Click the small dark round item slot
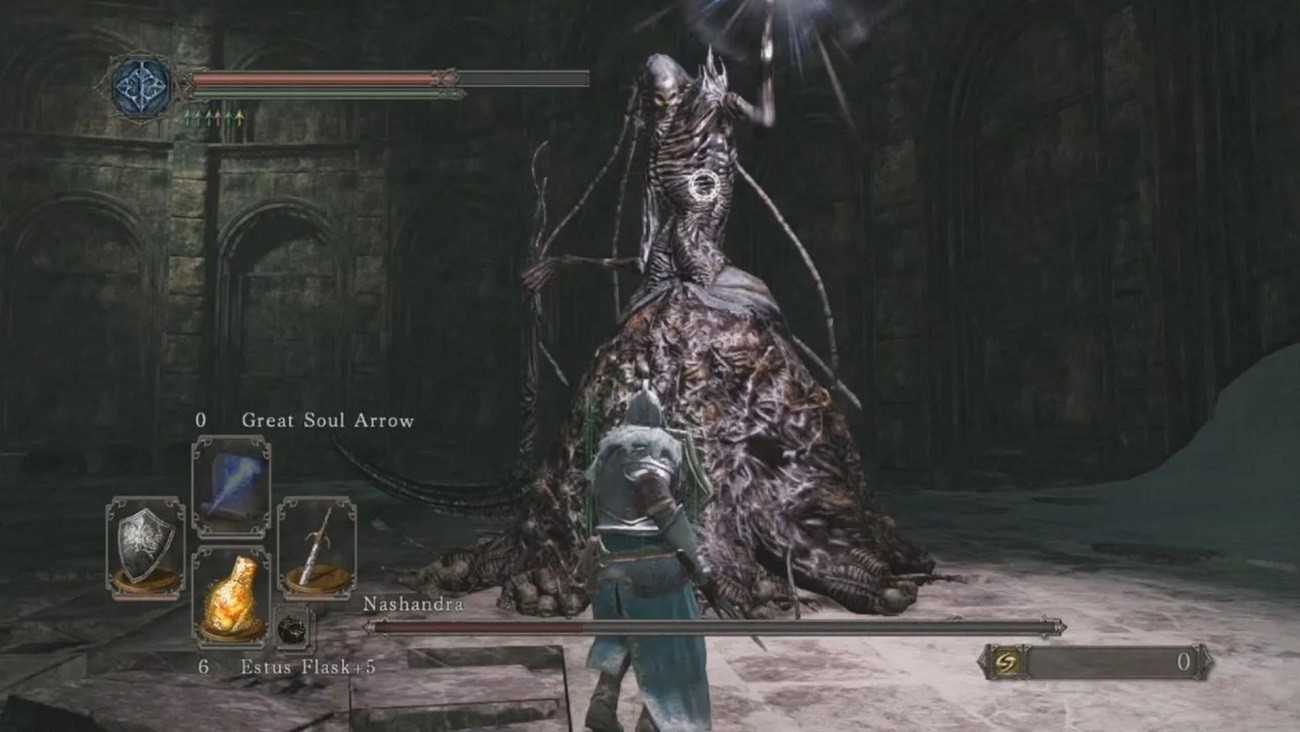This screenshot has height=732, width=1300. click(x=293, y=629)
